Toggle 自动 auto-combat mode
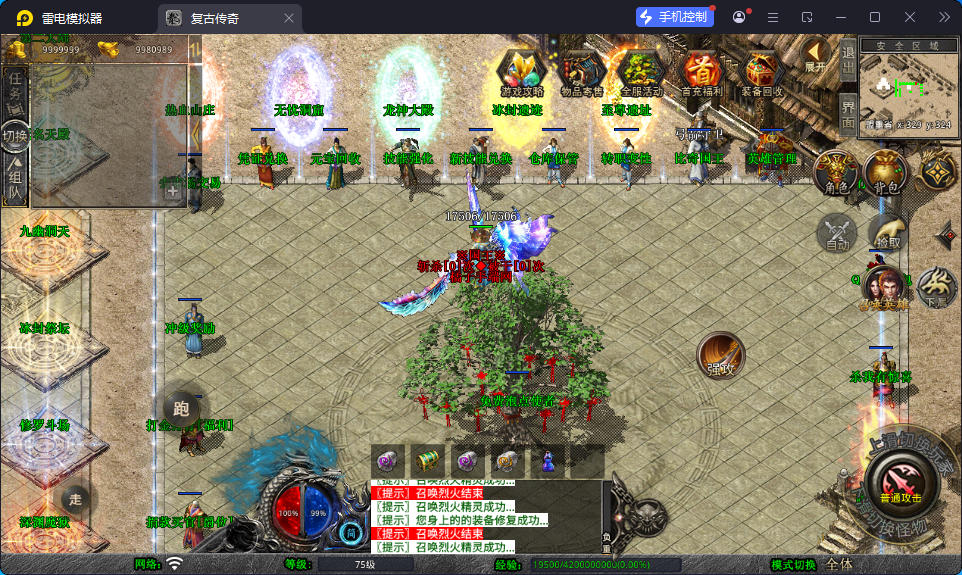 [837, 234]
